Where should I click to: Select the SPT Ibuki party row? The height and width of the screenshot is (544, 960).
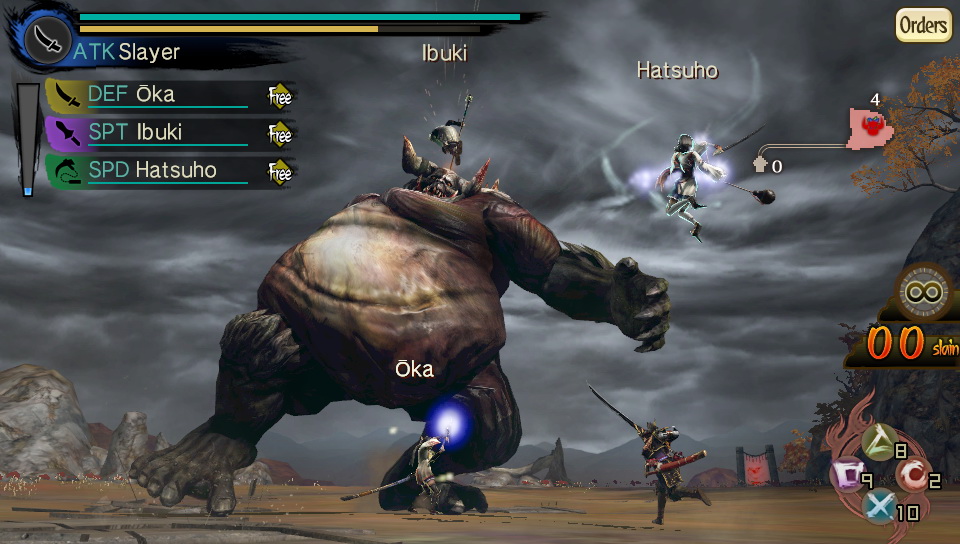[160, 133]
